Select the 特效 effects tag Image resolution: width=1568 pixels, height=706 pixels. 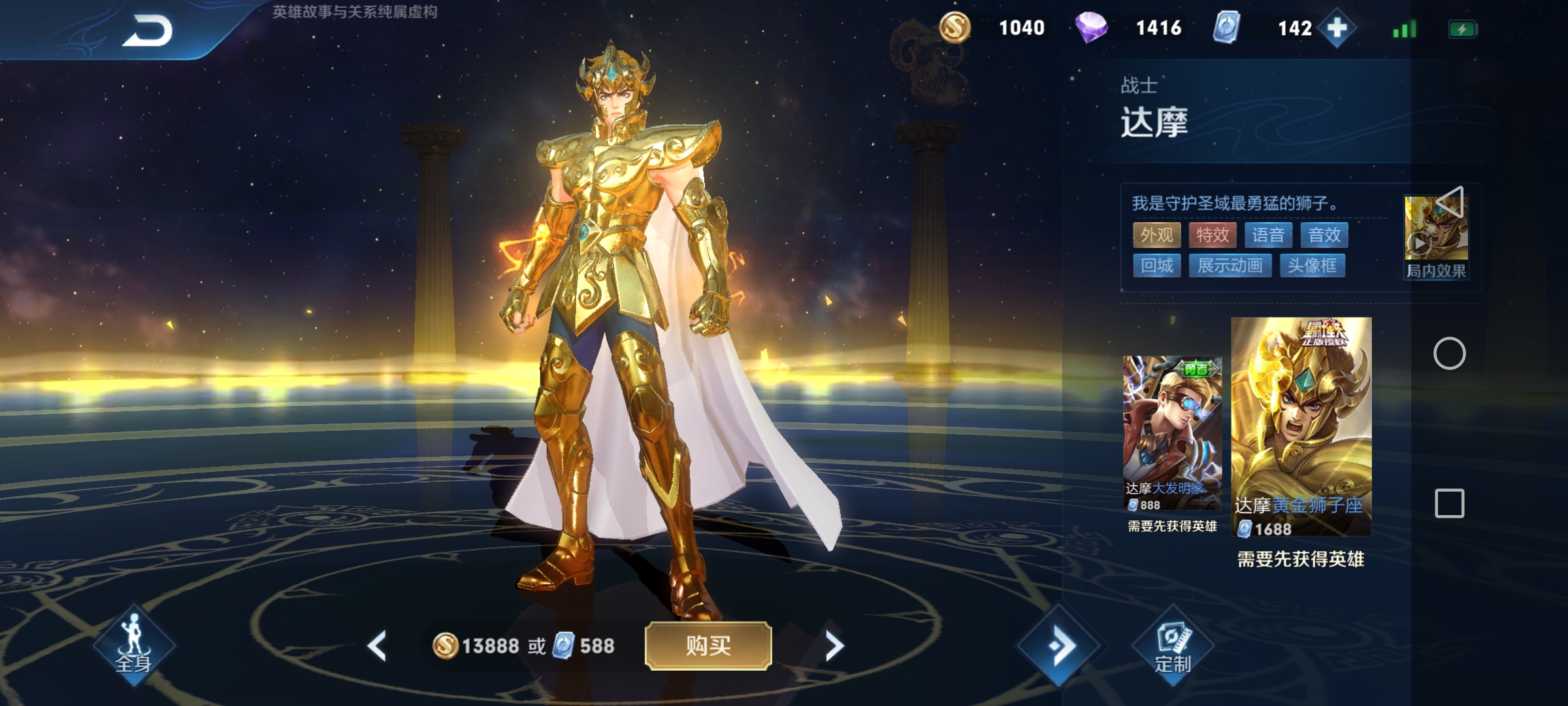(1213, 235)
